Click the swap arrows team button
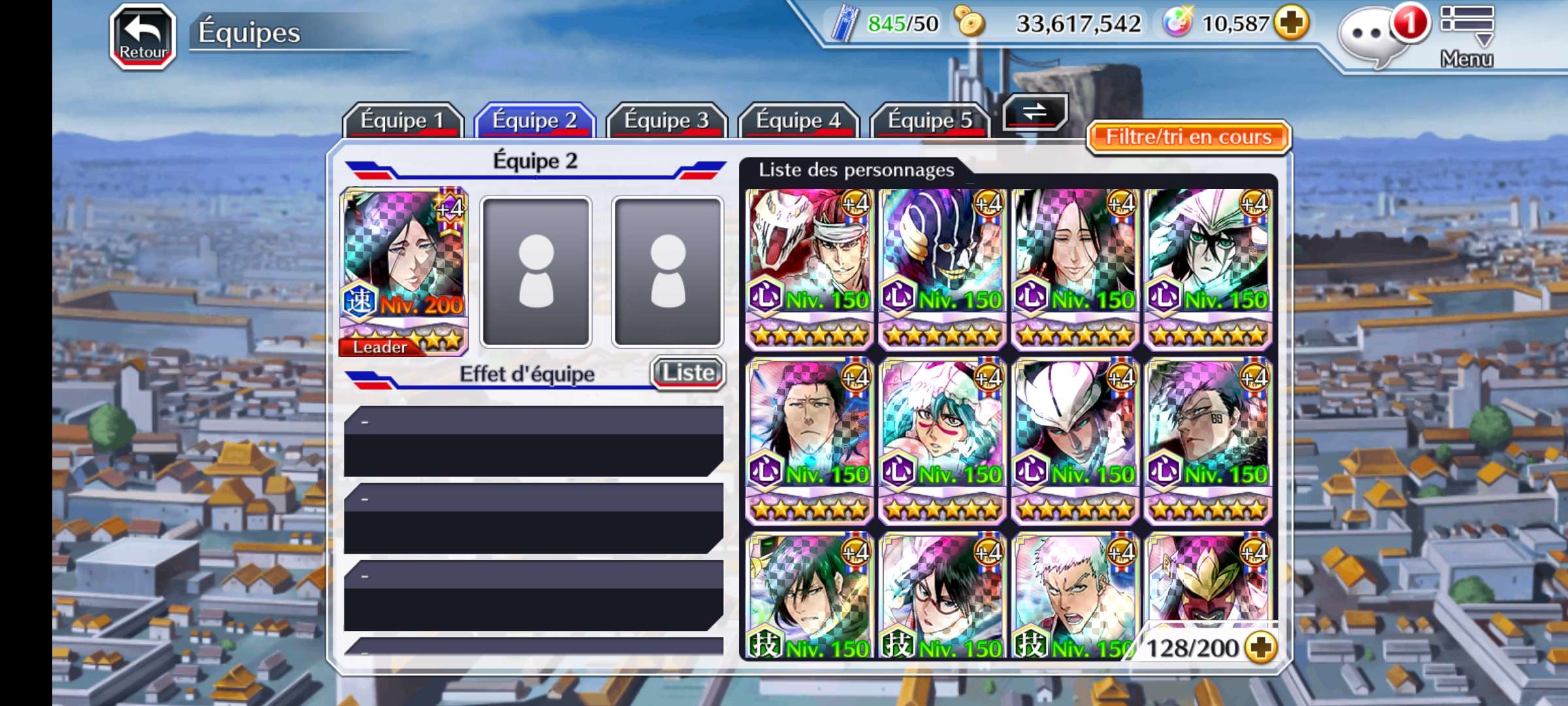The height and width of the screenshot is (706, 1568). click(1035, 112)
